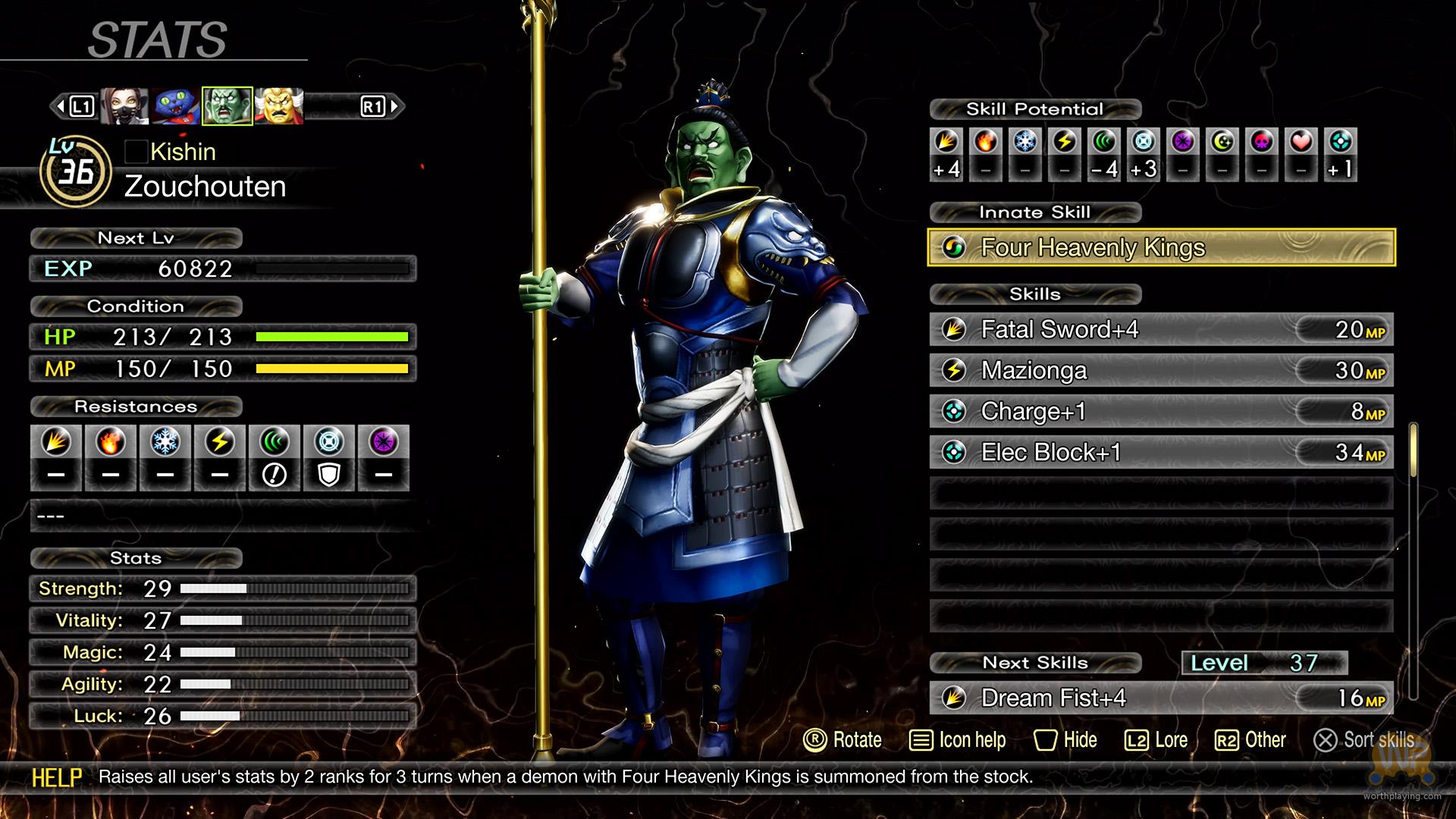Open the Lore view
Viewport: 1456px width, 819px height.
click(1156, 740)
